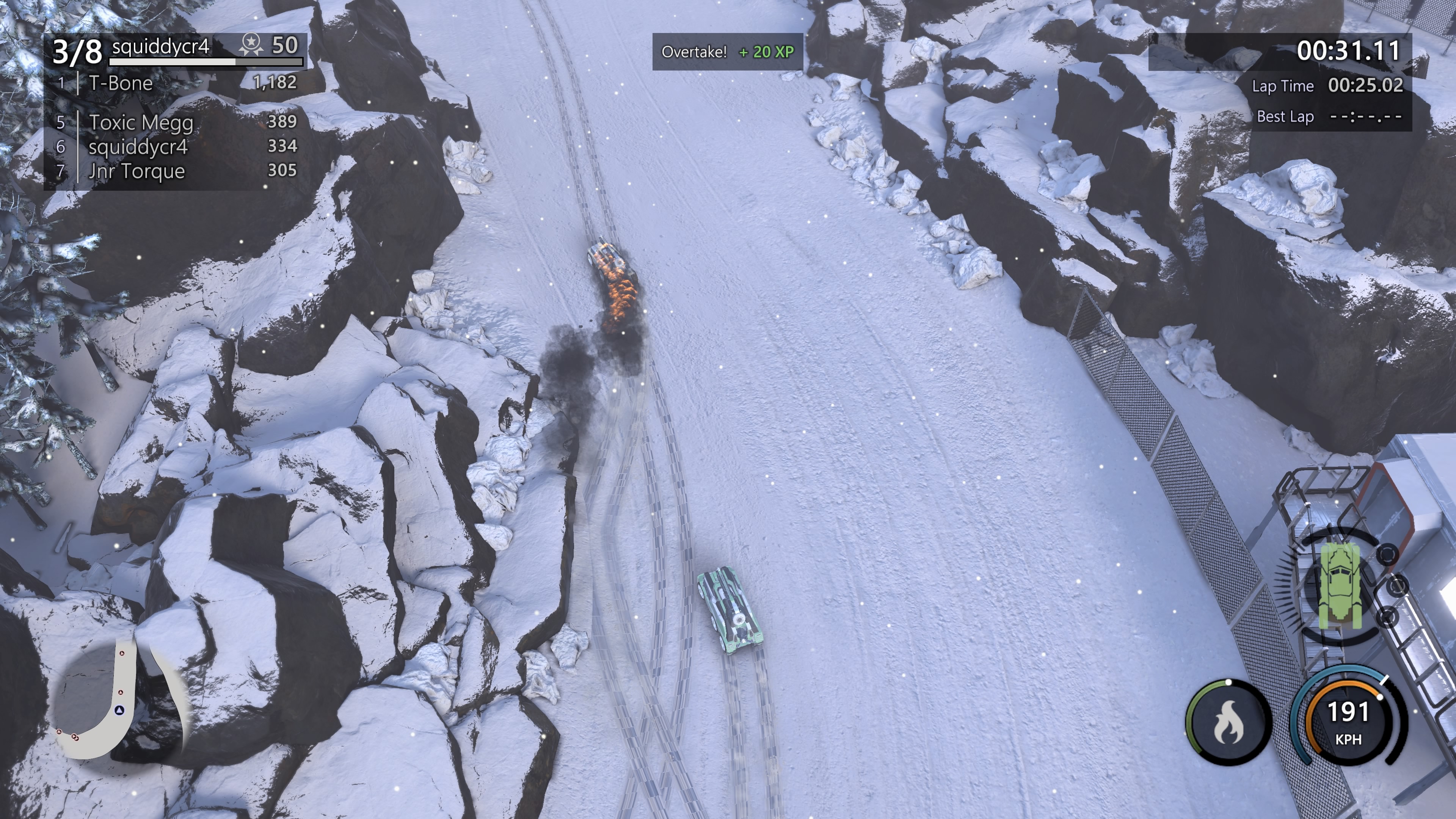Select Toxic Megg's leaderboard row
1456x819 pixels.
click(x=176, y=121)
